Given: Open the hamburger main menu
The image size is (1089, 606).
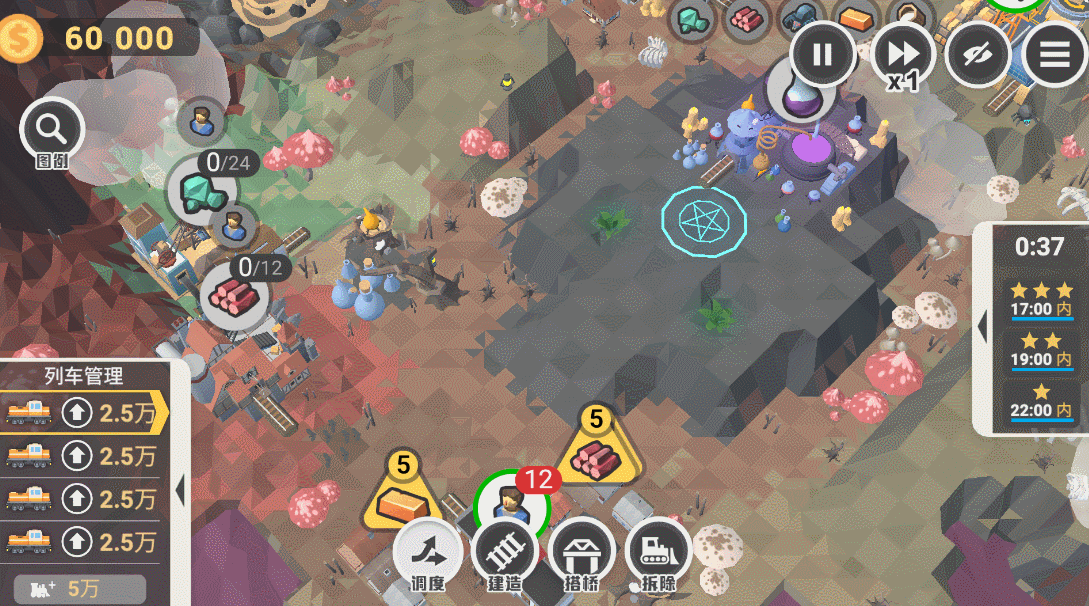Looking at the screenshot, I should click(1054, 54).
